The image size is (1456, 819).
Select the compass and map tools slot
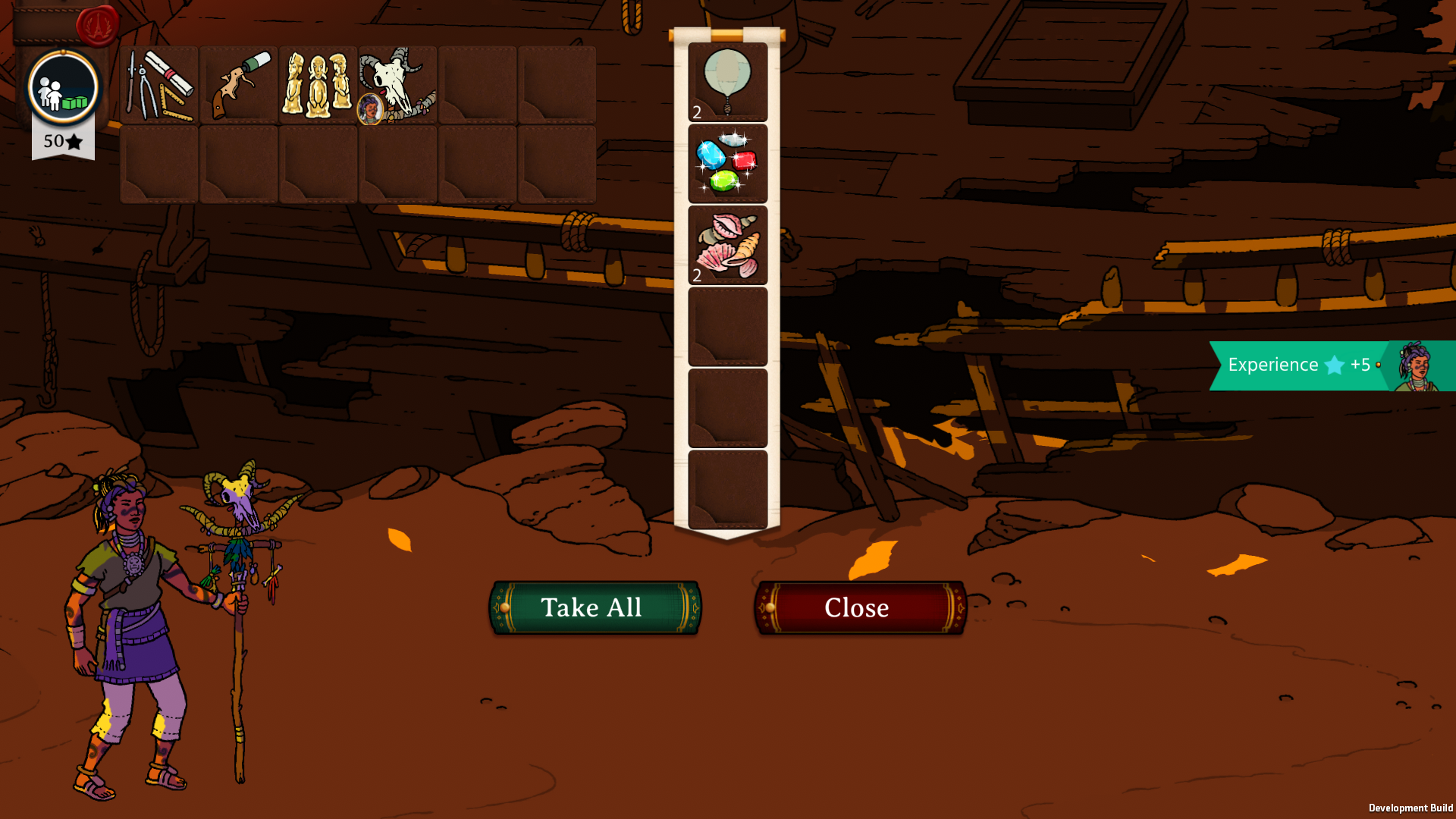pos(159,85)
